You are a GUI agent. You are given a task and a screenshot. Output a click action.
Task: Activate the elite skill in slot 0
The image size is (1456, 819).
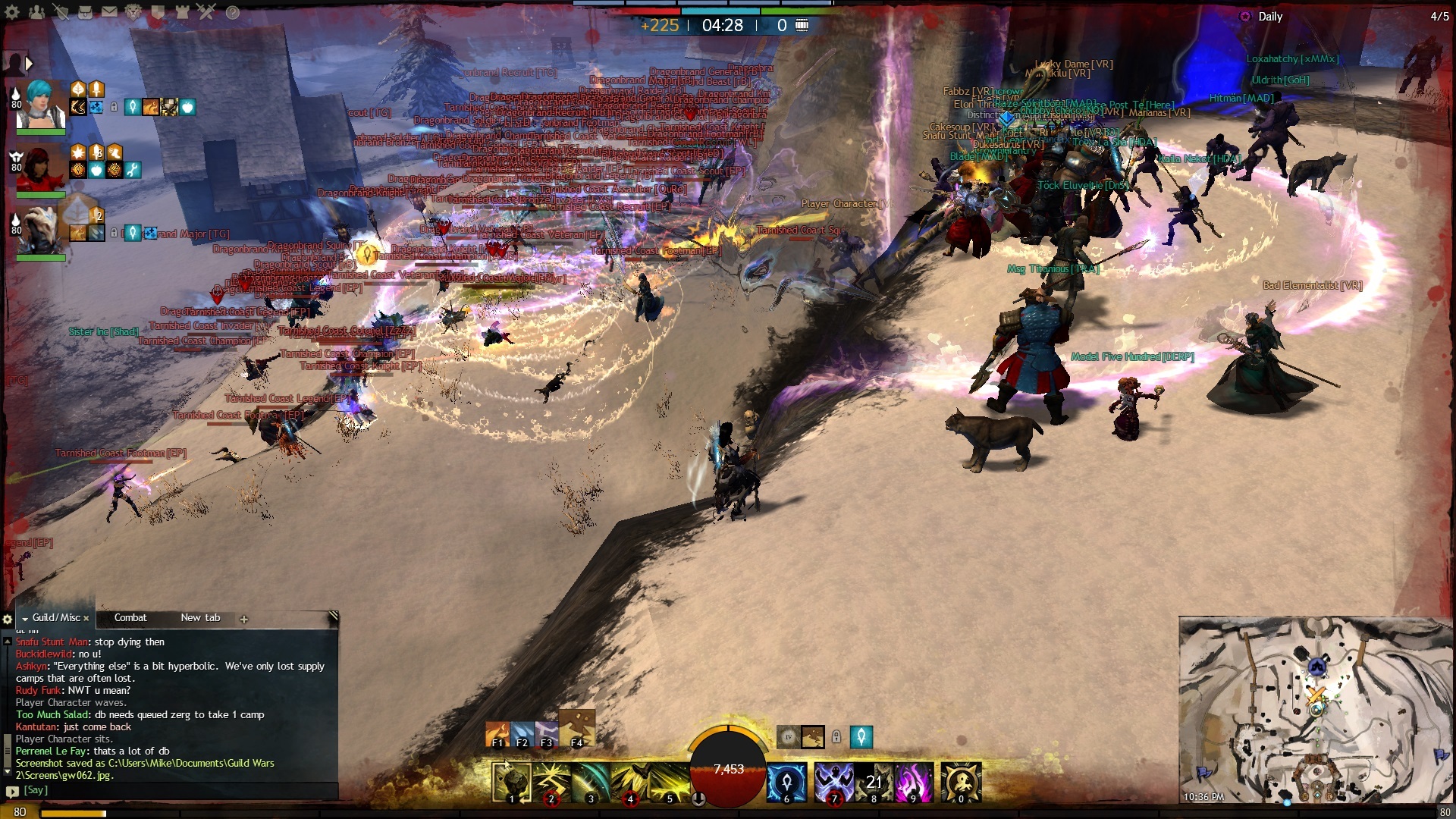(x=961, y=782)
